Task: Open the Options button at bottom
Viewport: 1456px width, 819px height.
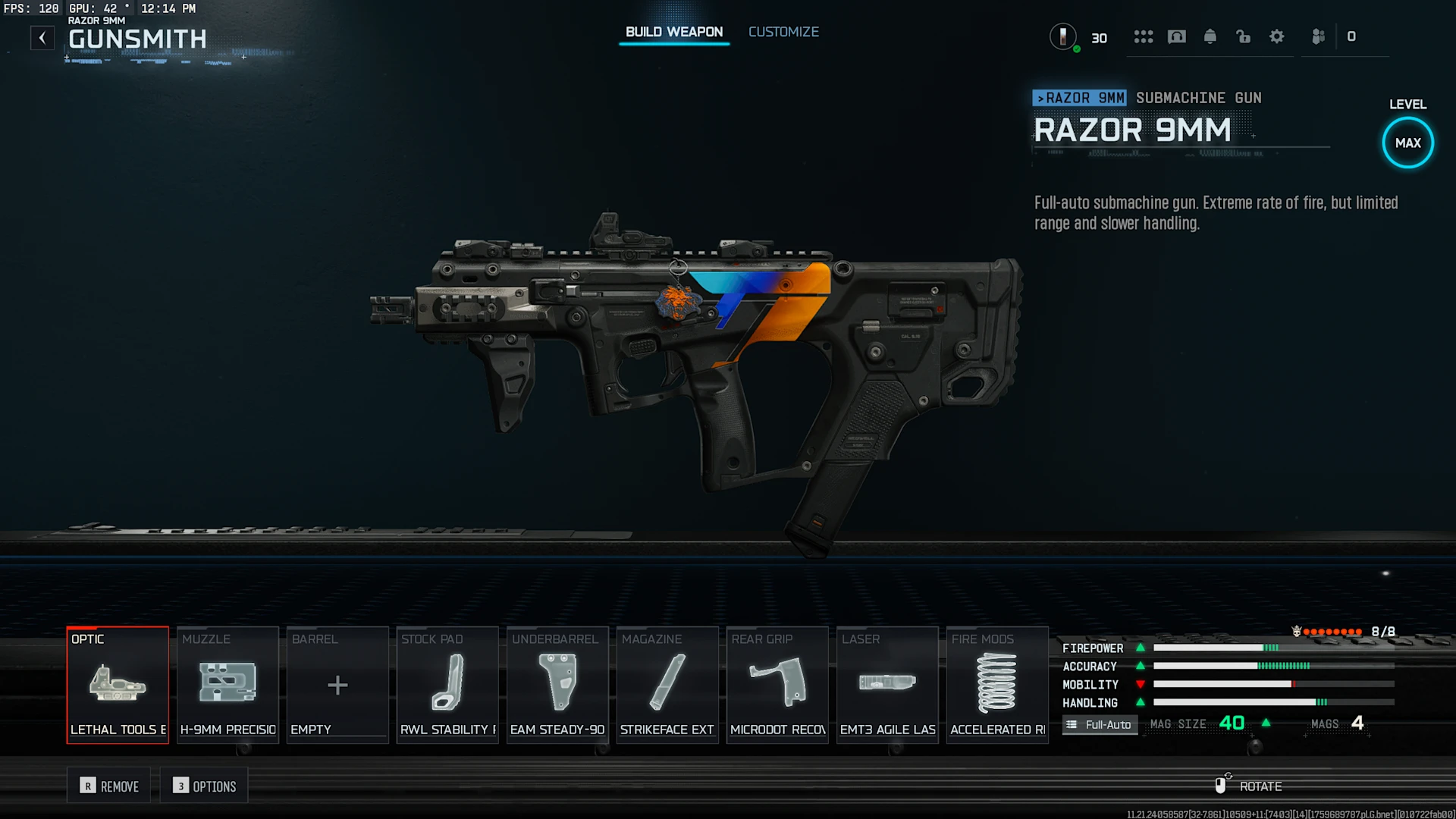Action: [204, 786]
